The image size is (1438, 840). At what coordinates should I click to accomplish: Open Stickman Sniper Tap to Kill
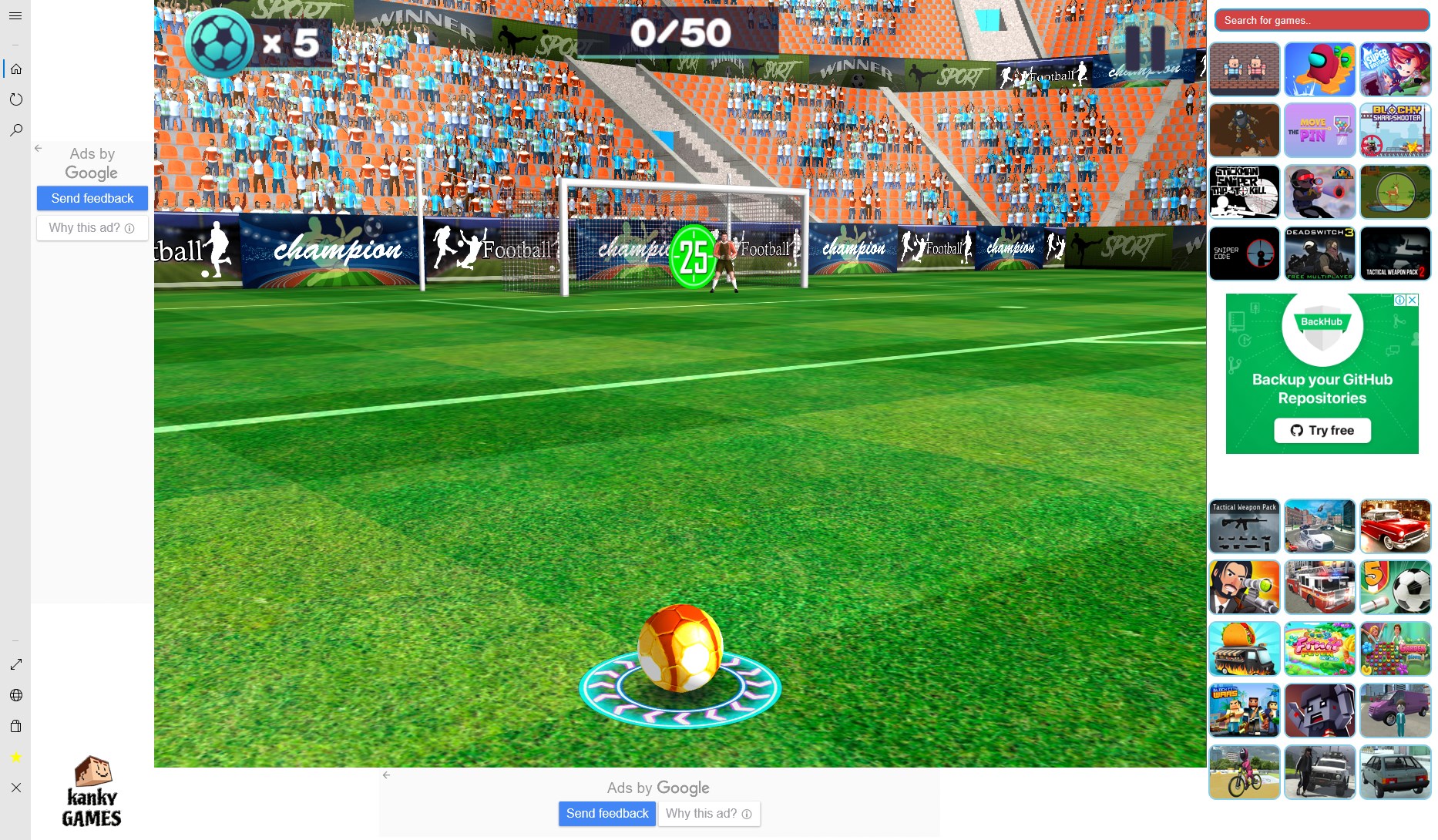(1244, 192)
